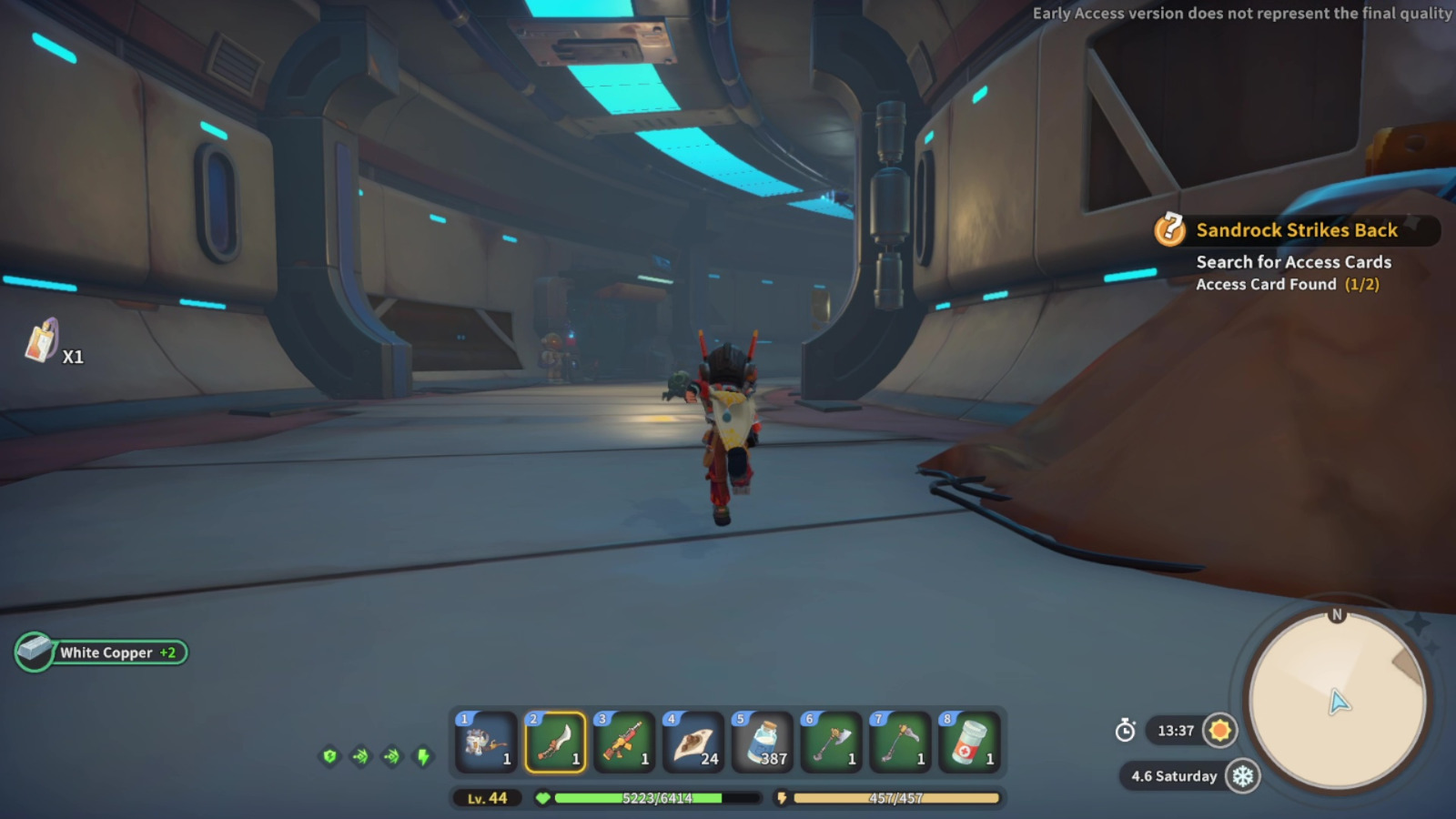Click the sunny weather icon next to the clock
Image resolution: width=1456 pixels, height=819 pixels.
tap(1219, 730)
